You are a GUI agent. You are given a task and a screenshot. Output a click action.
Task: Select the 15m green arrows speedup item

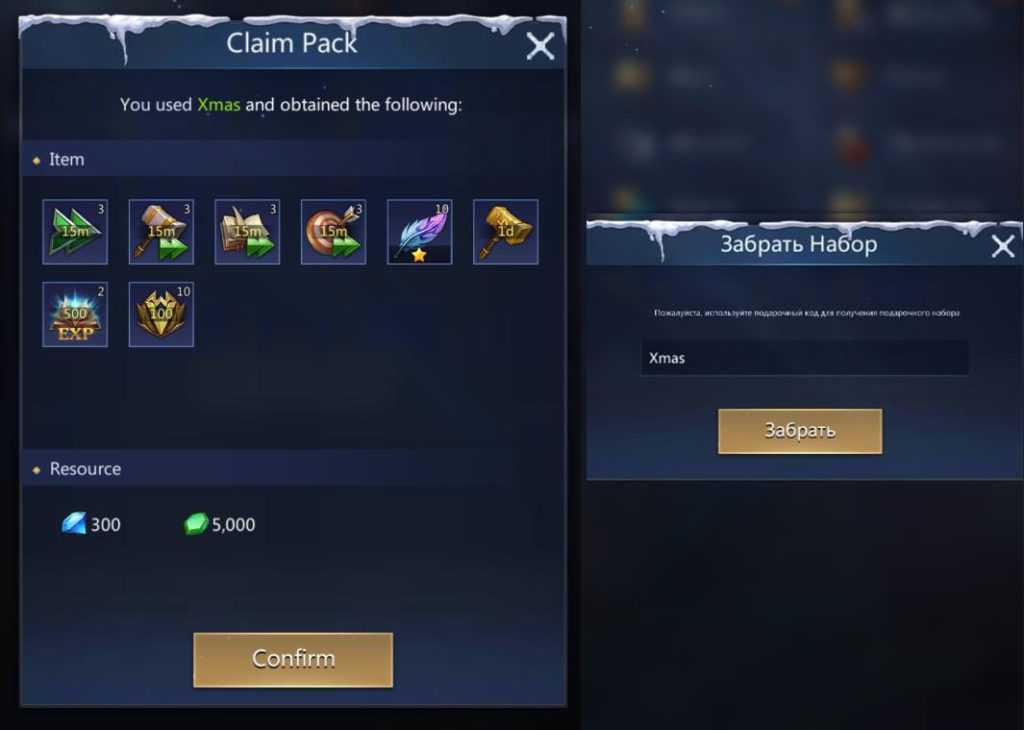(x=75, y=232)
